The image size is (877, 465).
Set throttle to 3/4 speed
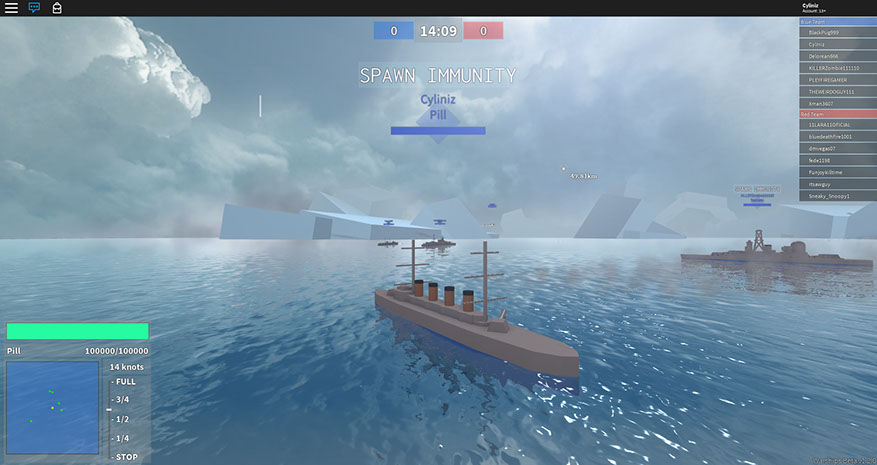pos(123,399)
